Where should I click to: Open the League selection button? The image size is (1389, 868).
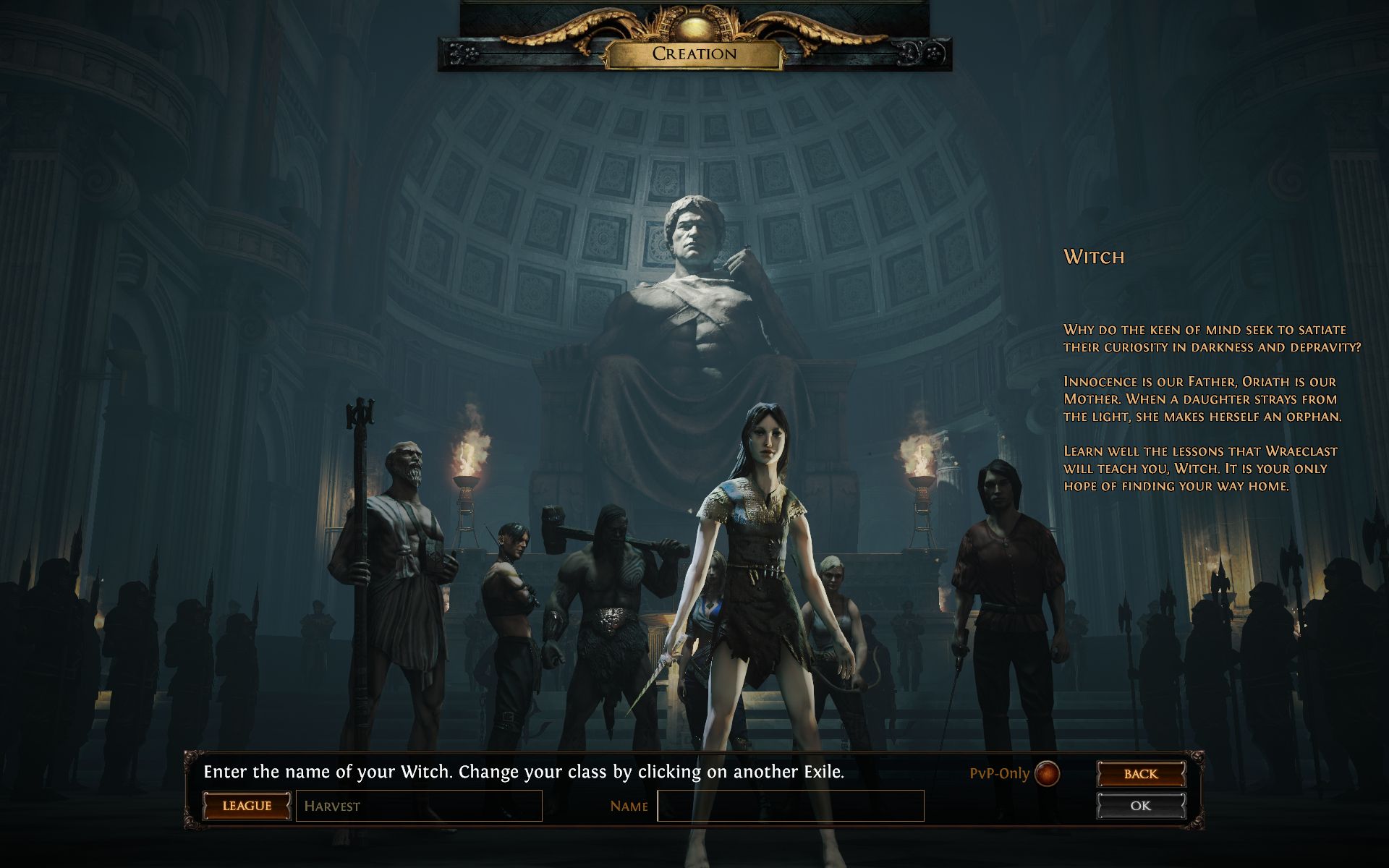247,806
